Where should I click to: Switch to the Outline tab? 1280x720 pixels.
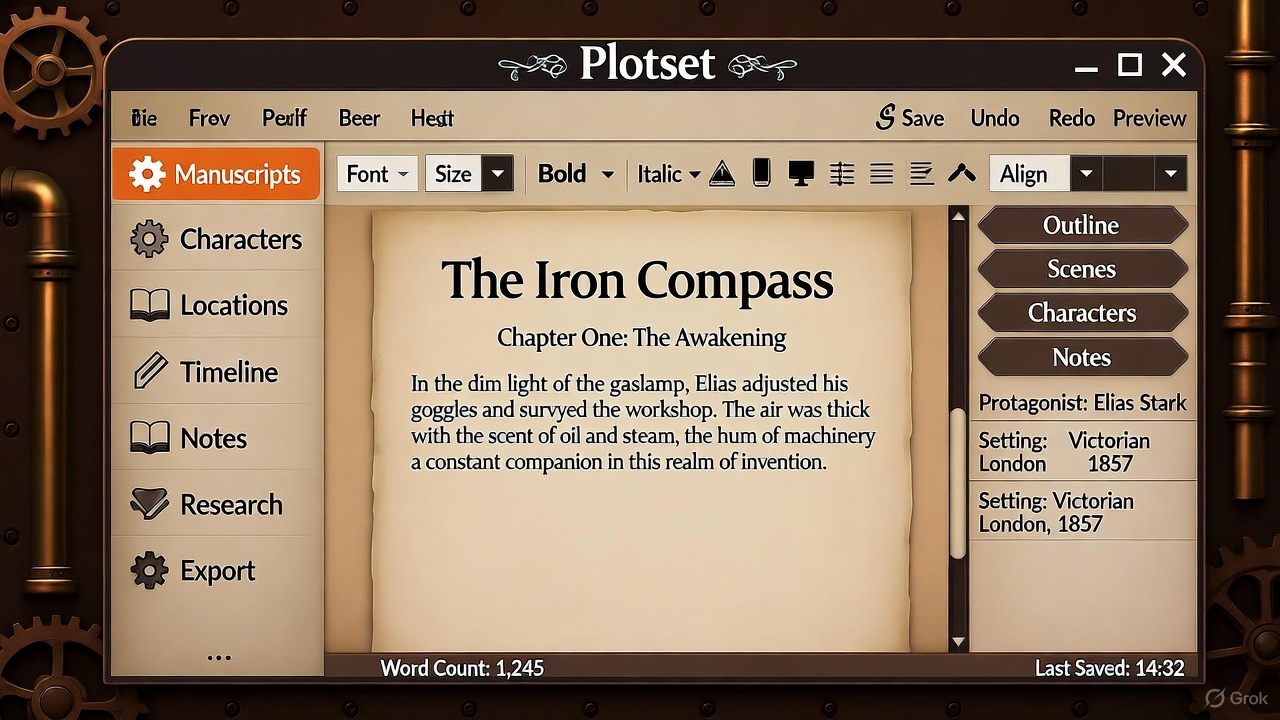1081,225
